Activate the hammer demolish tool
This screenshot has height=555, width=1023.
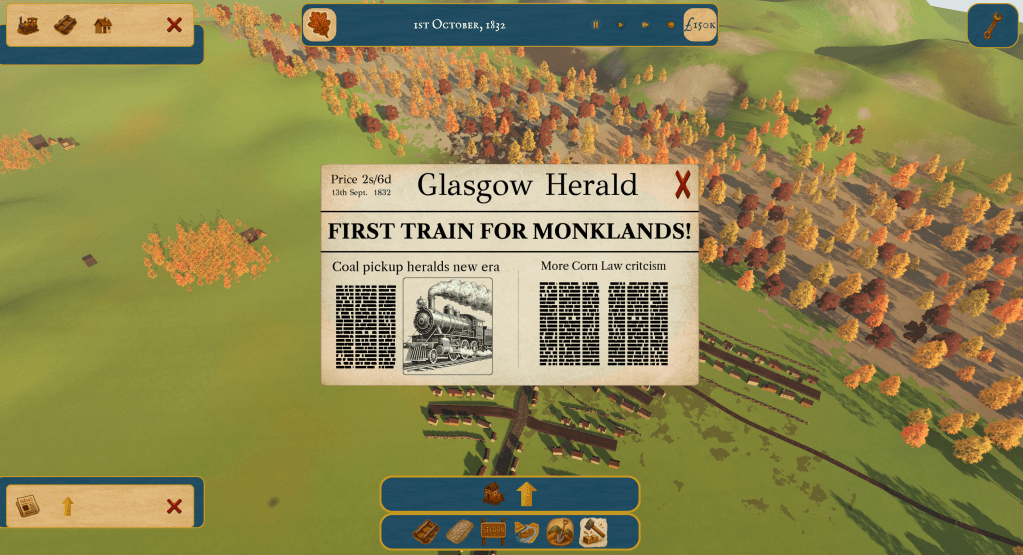pos(592,532)
